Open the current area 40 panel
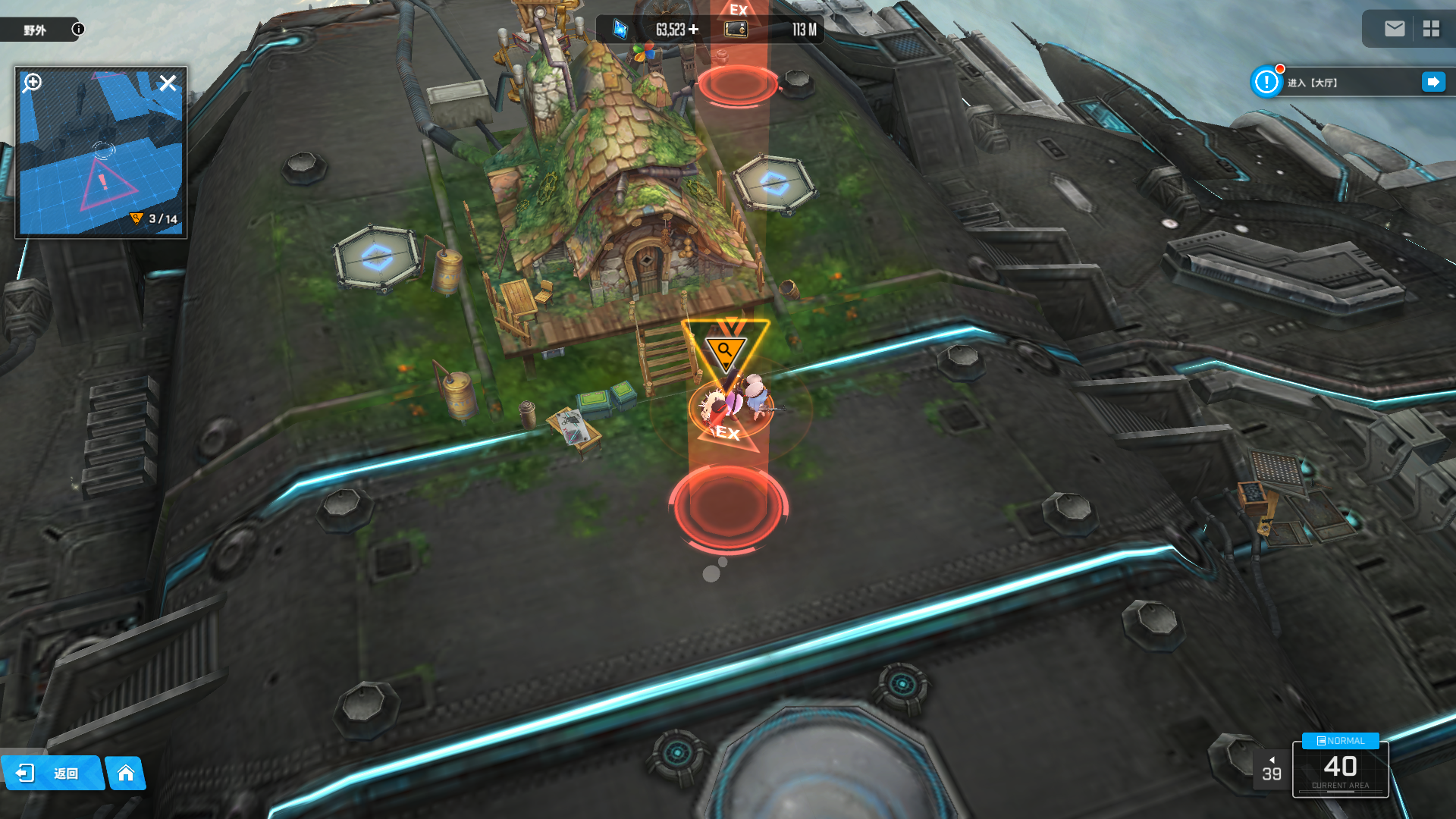 pyautogui.click(x=1340, y=770)
